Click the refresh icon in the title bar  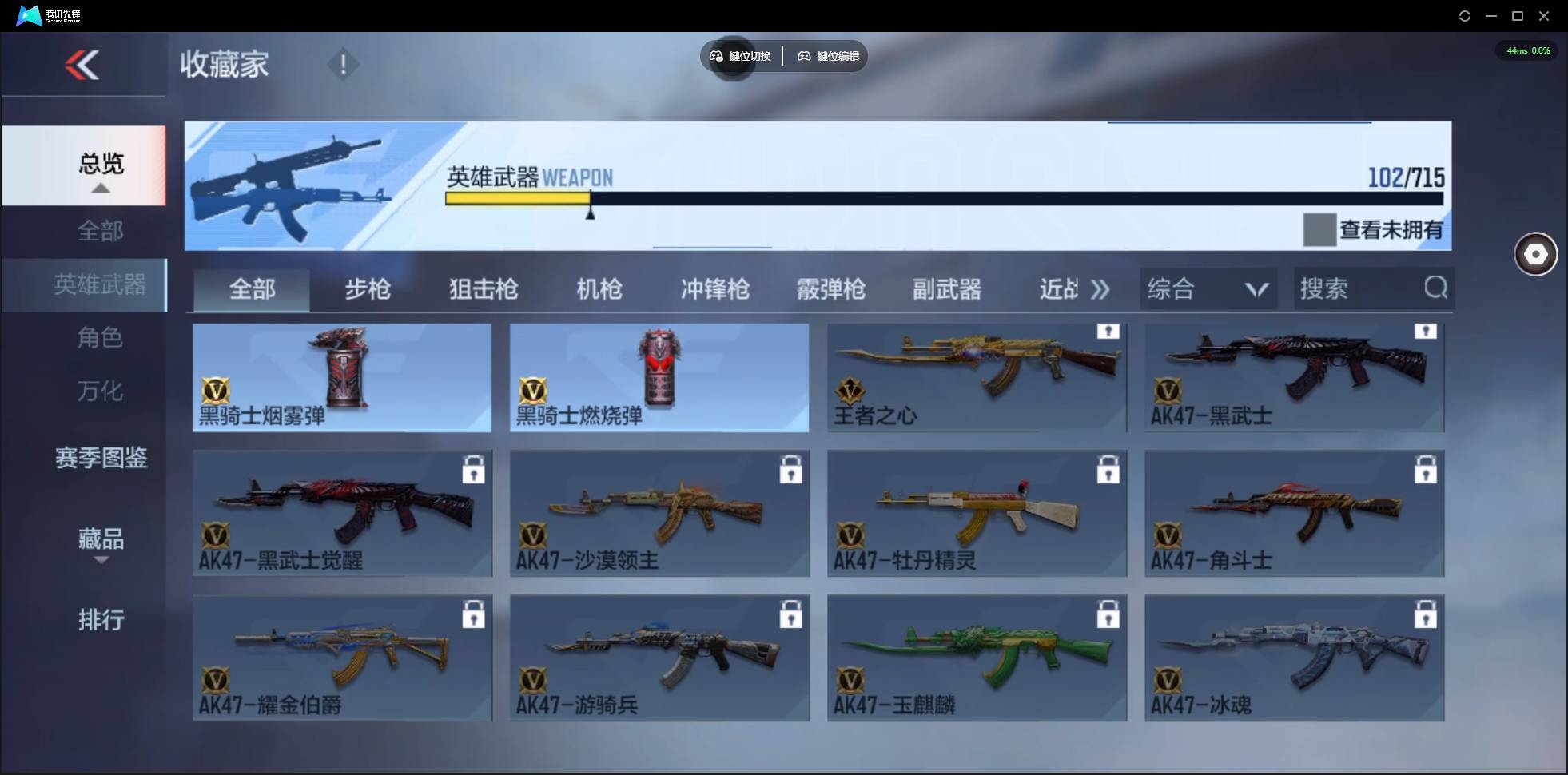tap(1465, 15)
